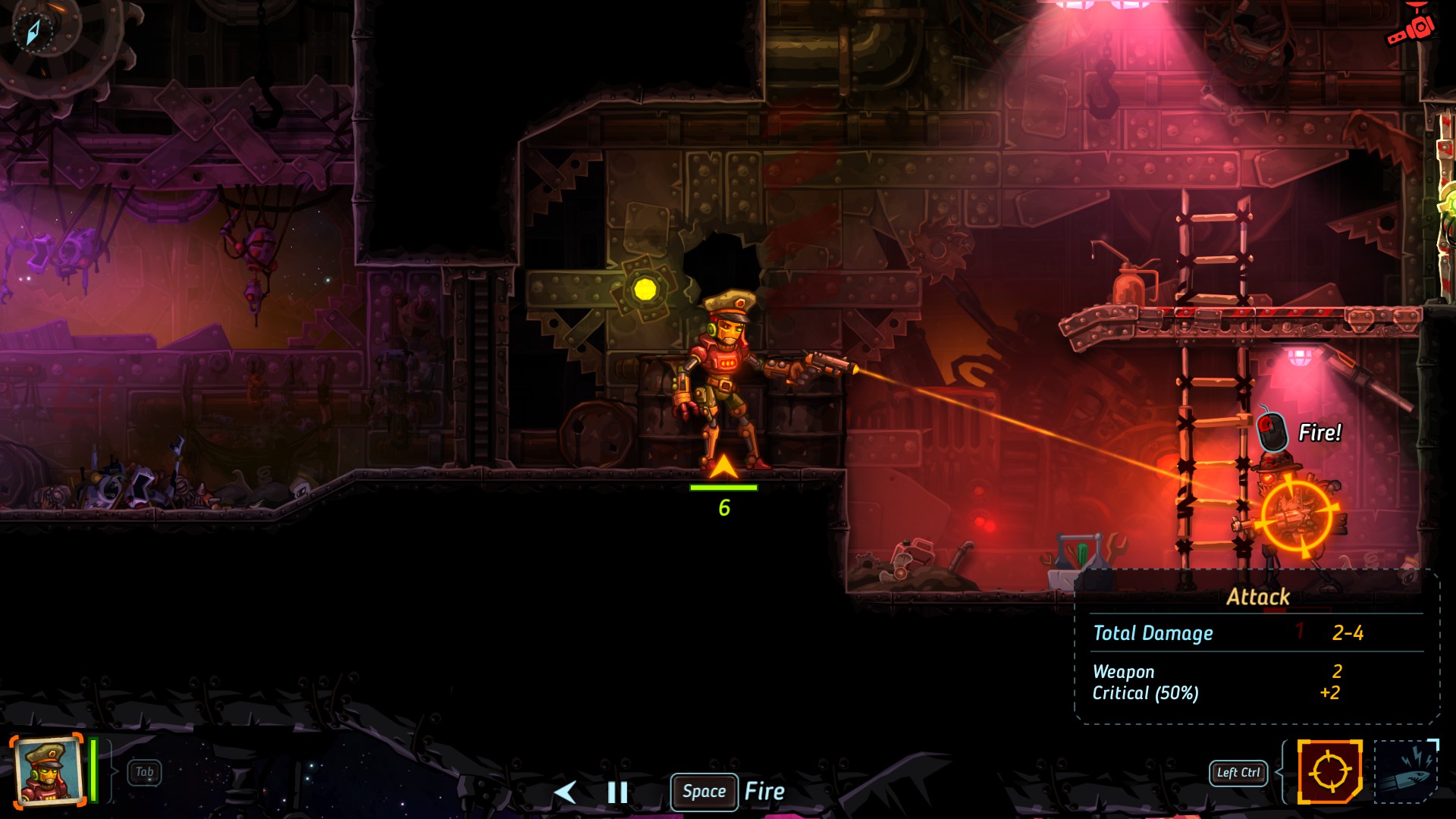1456x819 pixels.
Task: Pause with the pause icon
Action: click(x=617, y=792)
